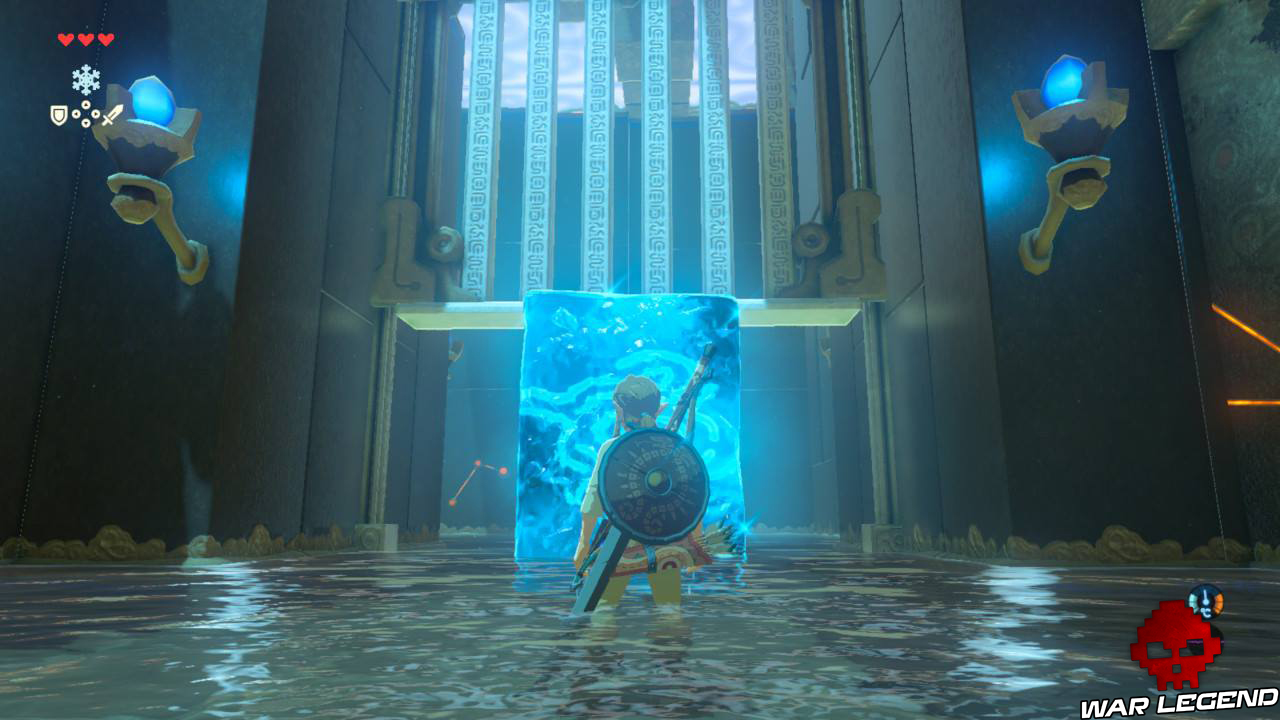This screenshot has width=1280, height=720.
Task: Expand the rune selector via the snowflake
Action: pos(85,80)
